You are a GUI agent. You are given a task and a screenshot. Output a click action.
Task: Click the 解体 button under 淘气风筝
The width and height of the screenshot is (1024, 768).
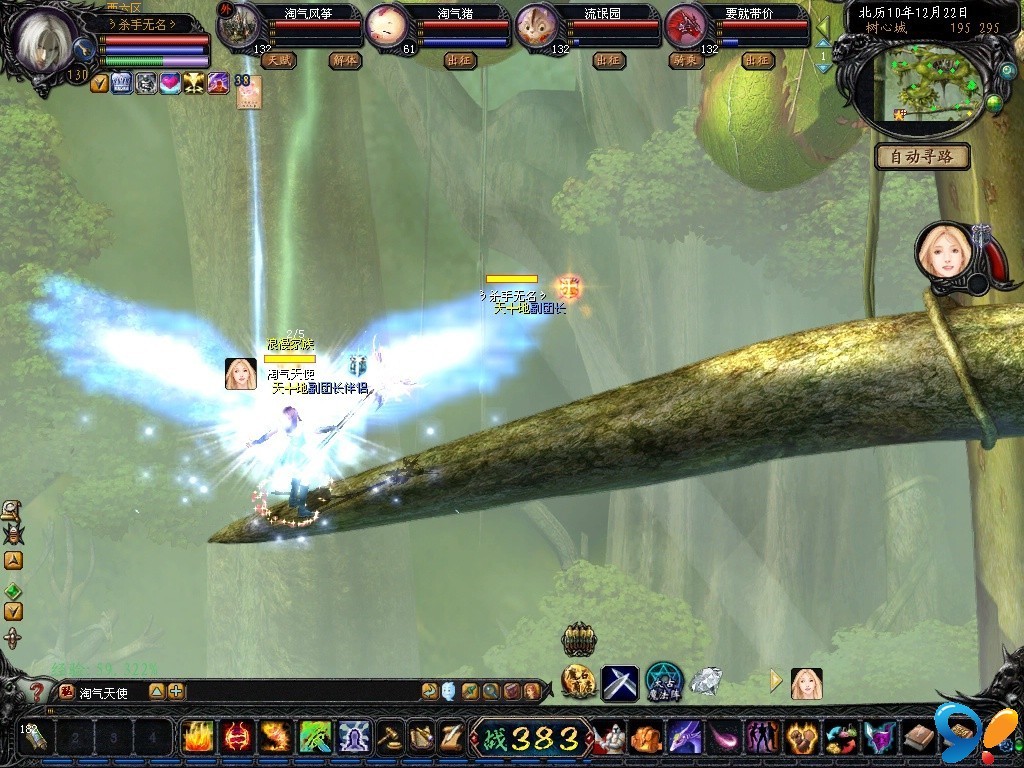tap(344, 60)
